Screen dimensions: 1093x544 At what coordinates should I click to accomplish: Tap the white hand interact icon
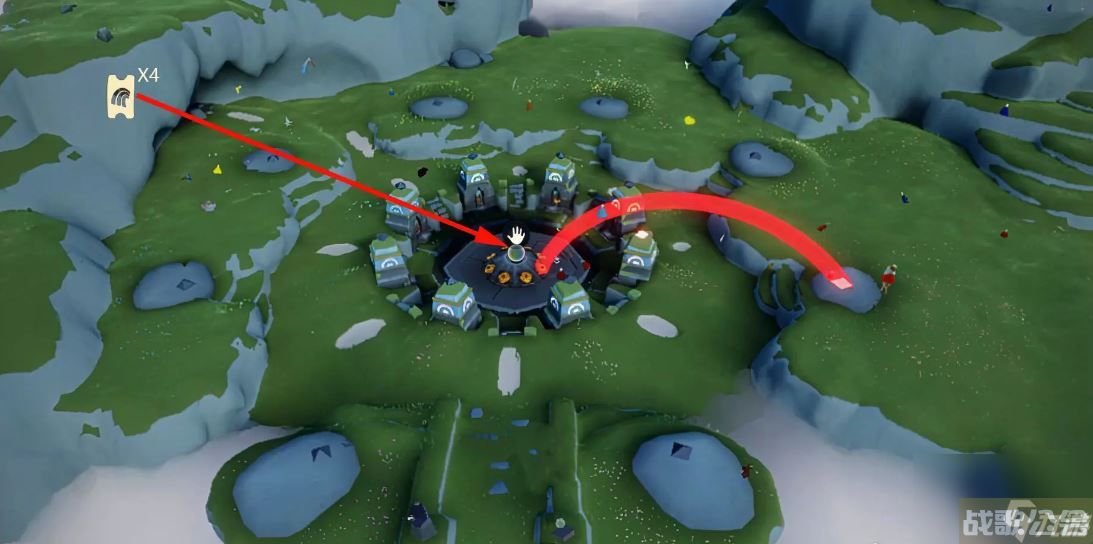click(x=516, y=236)
